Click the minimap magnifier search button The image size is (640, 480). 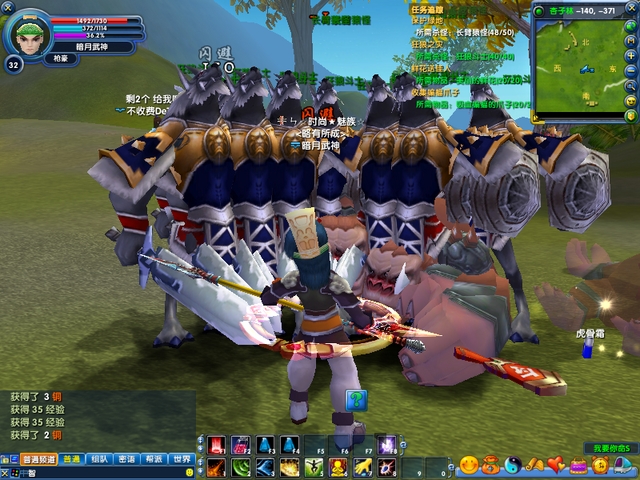pos(631,87)
